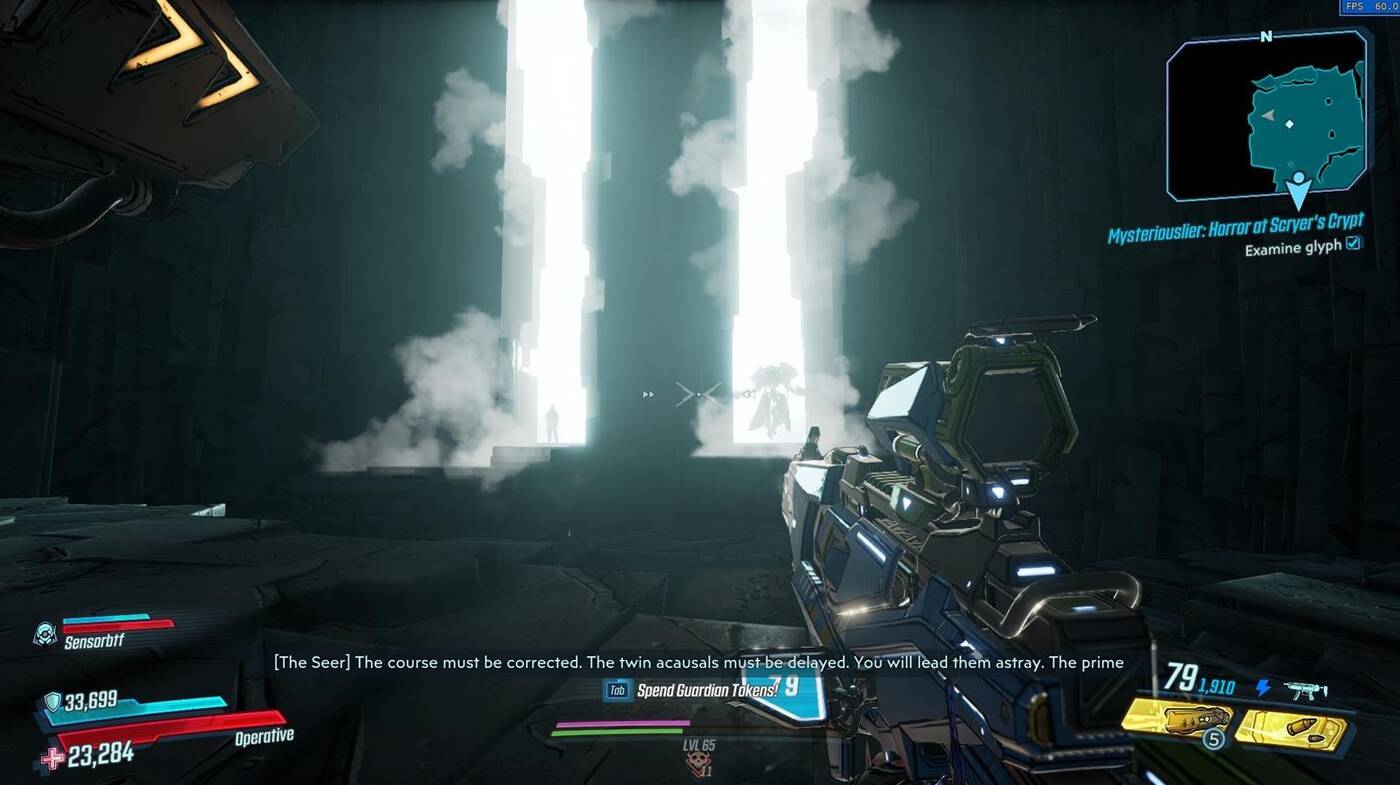
Task: Click the health cross icon
Action: click(x=52, y=758)
